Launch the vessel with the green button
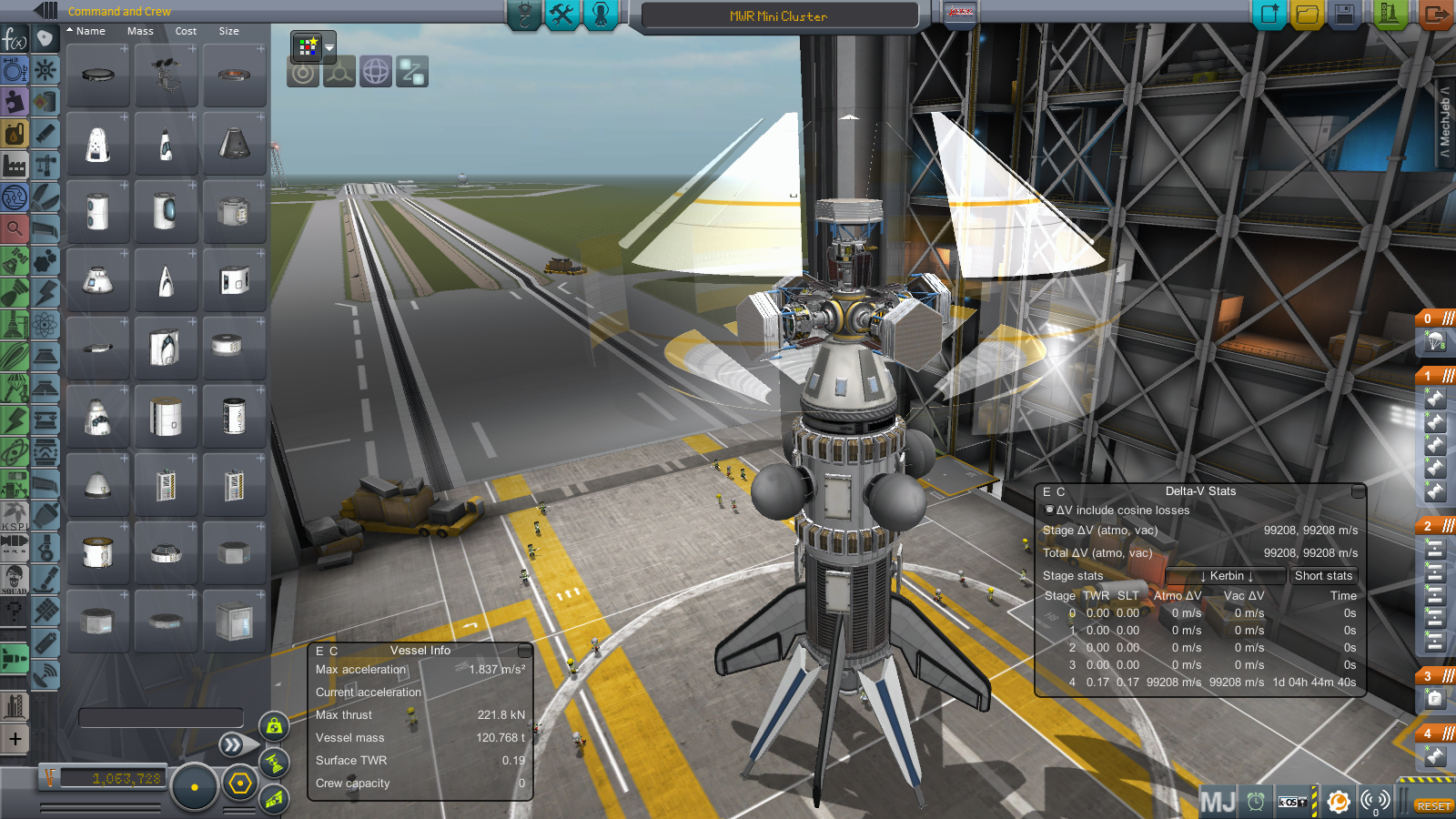 1390,15
